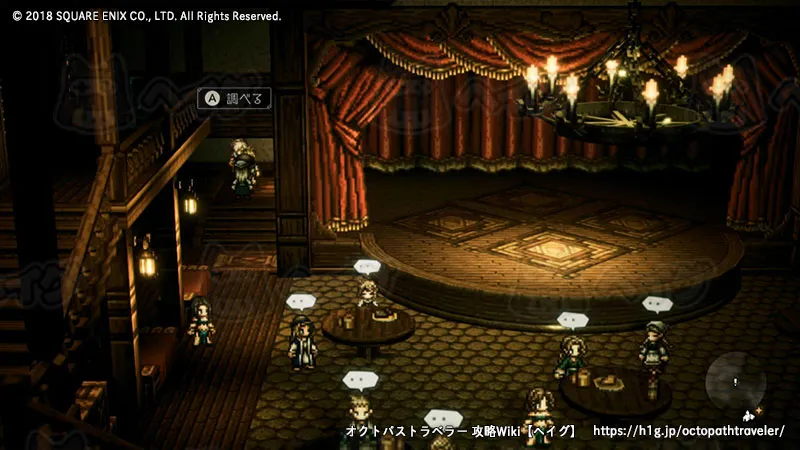Click the circular radar minimap

(x=736, y=384)
